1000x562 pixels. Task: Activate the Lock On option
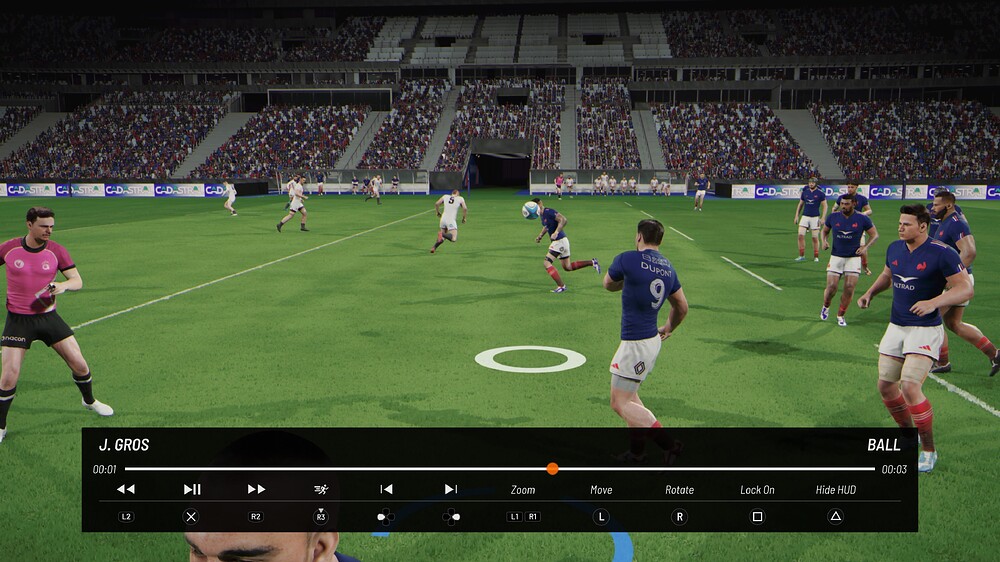click(x=757, y=490)
